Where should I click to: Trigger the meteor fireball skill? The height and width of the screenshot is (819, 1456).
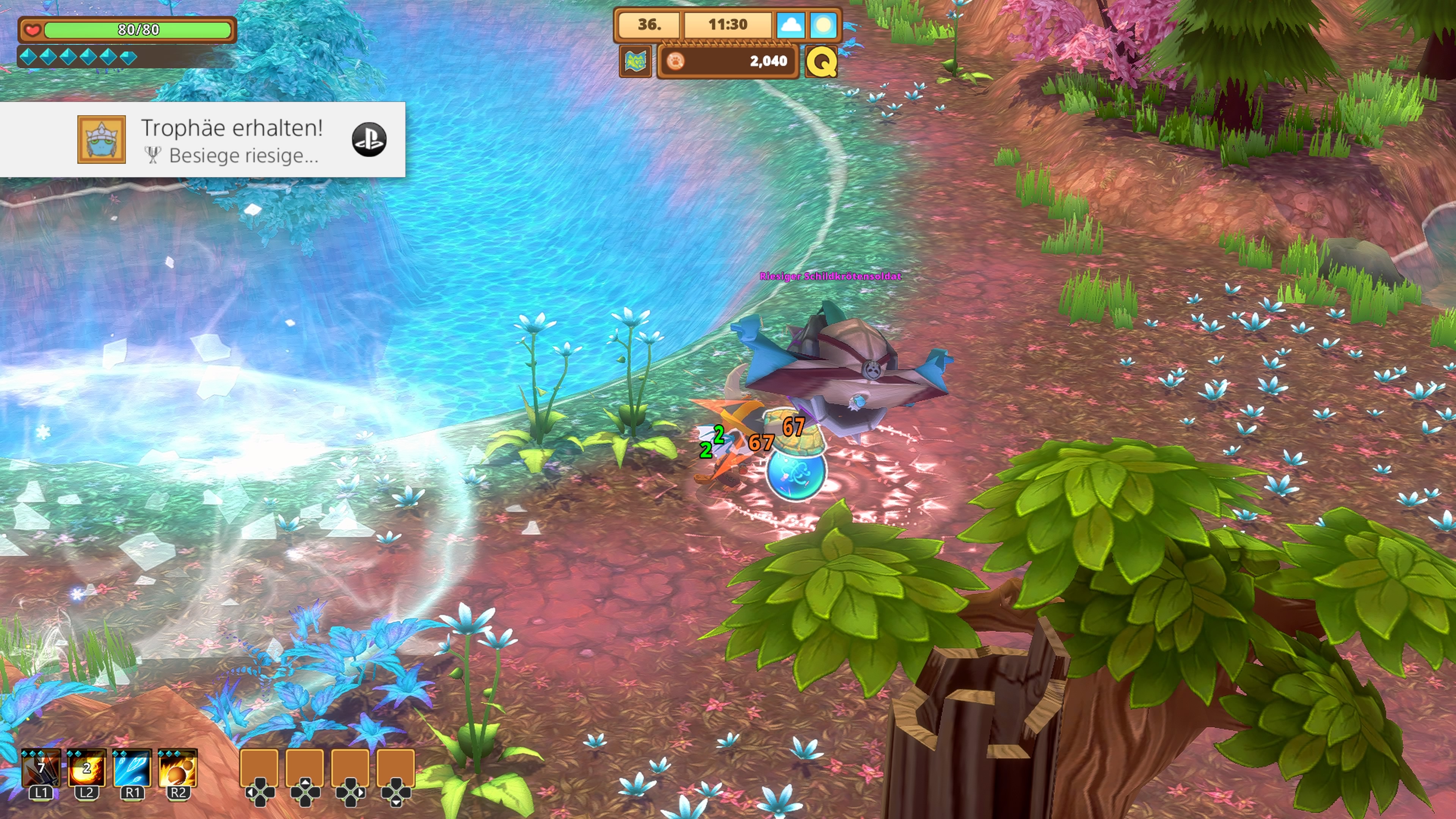coord(177,769)
